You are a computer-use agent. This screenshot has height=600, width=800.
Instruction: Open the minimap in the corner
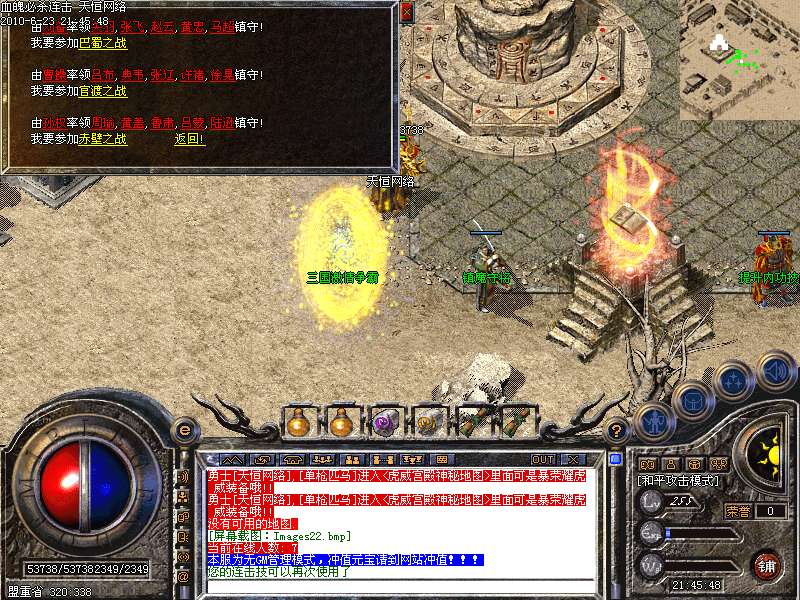point(739,50)
